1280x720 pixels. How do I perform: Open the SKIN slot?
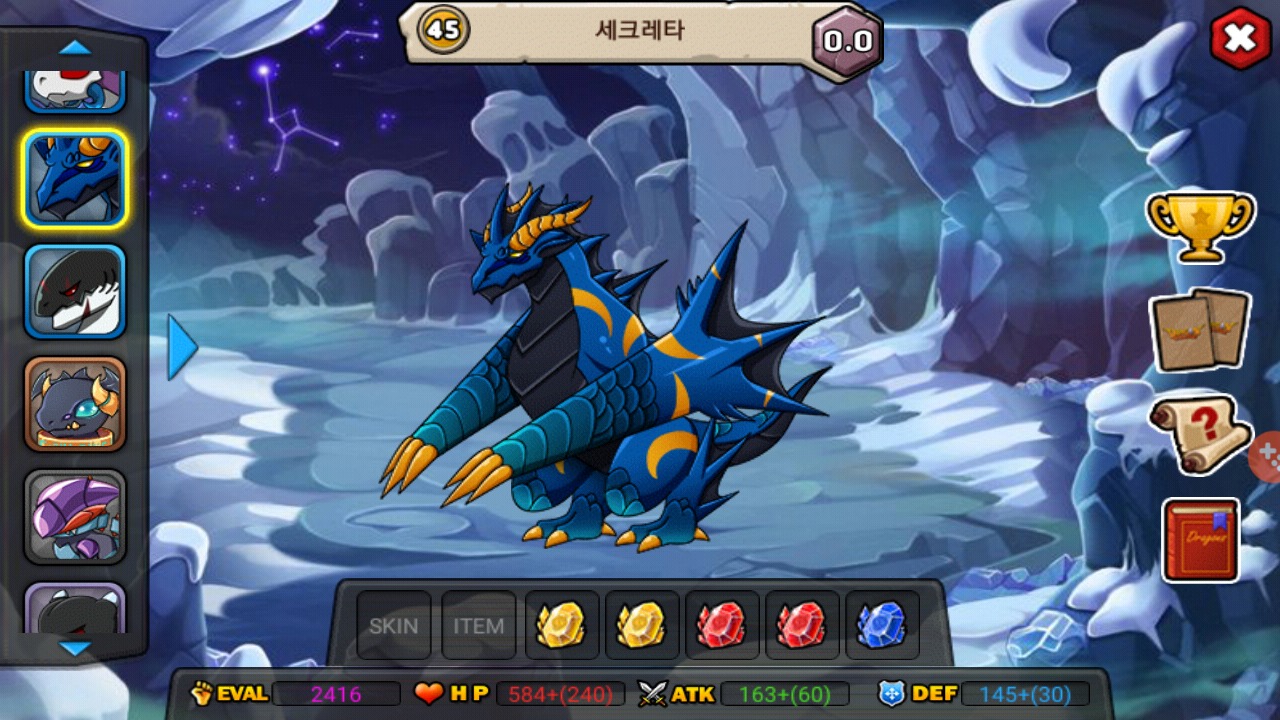pos(394,626)
